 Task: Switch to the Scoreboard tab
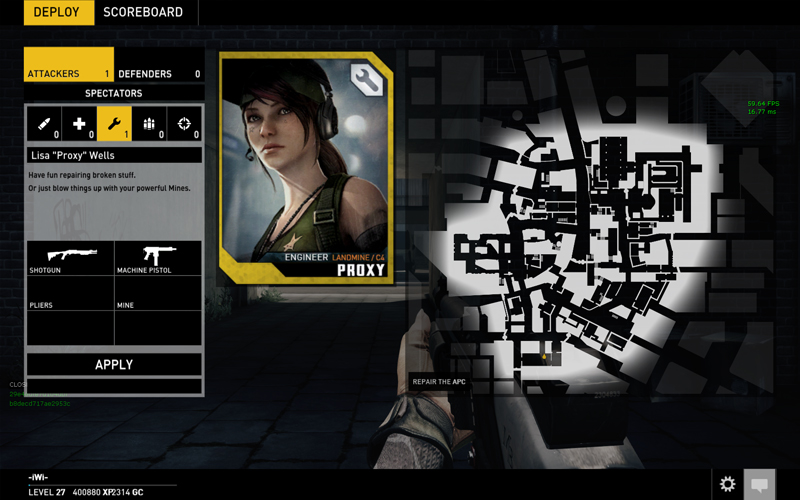143,13
